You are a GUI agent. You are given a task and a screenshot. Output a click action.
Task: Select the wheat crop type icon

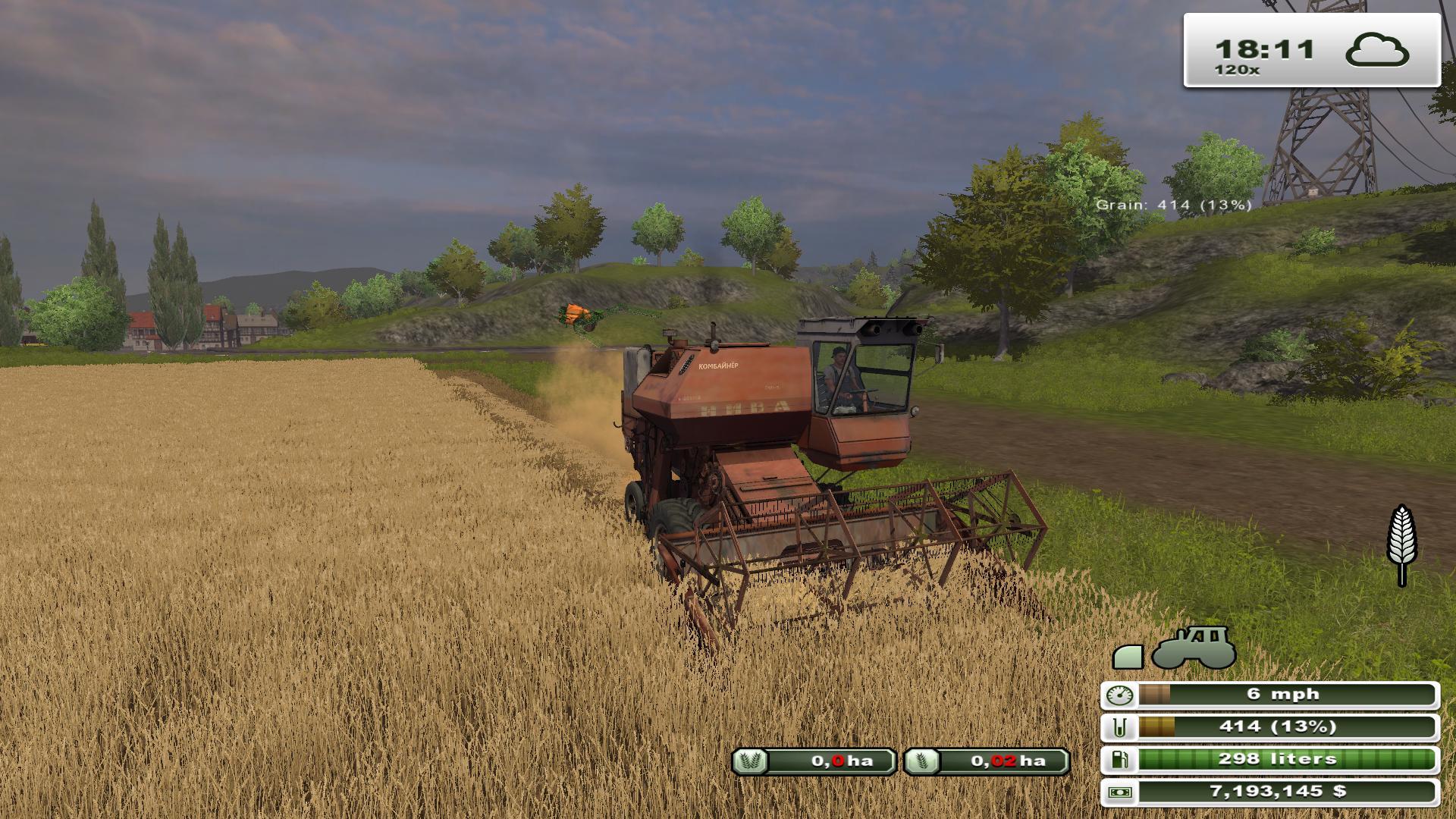coord(1402,544)
